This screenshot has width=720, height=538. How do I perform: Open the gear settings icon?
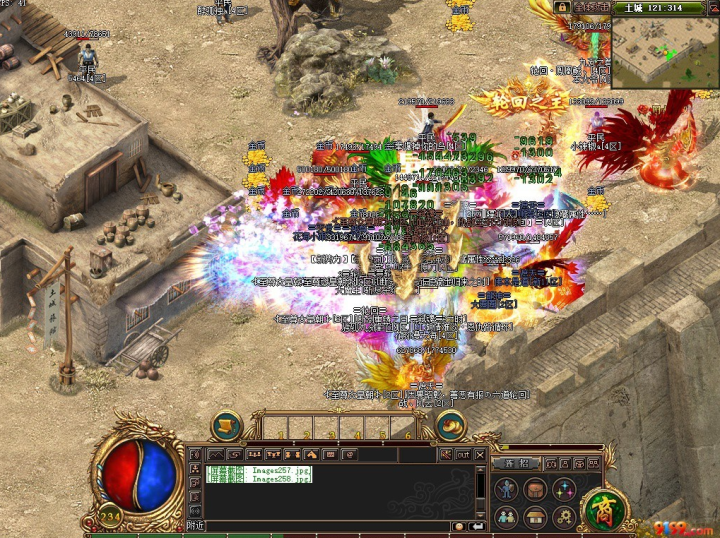tap(564, 517)
